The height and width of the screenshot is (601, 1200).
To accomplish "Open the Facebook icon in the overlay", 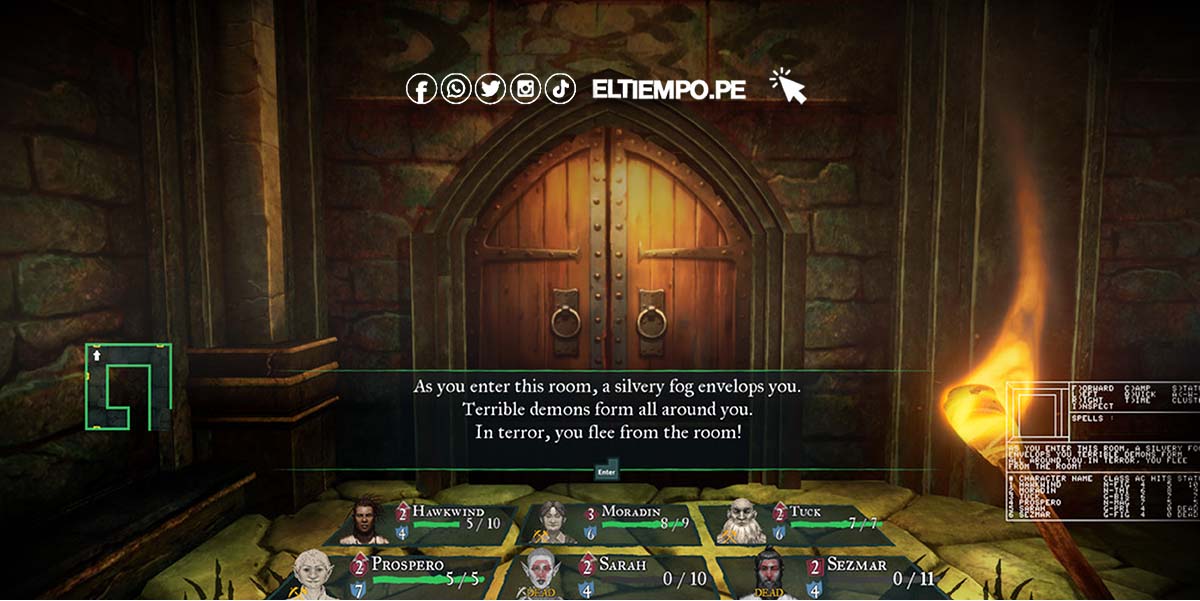I will pos(421,89).
